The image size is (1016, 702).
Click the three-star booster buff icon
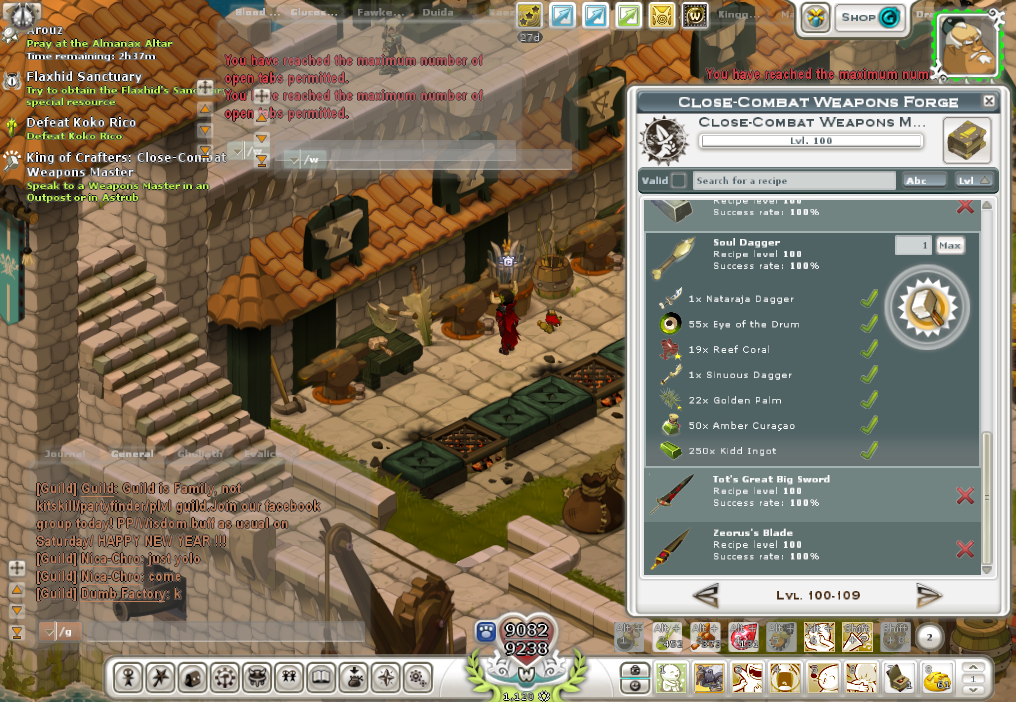pyautogui.click(x=530, y=16)
